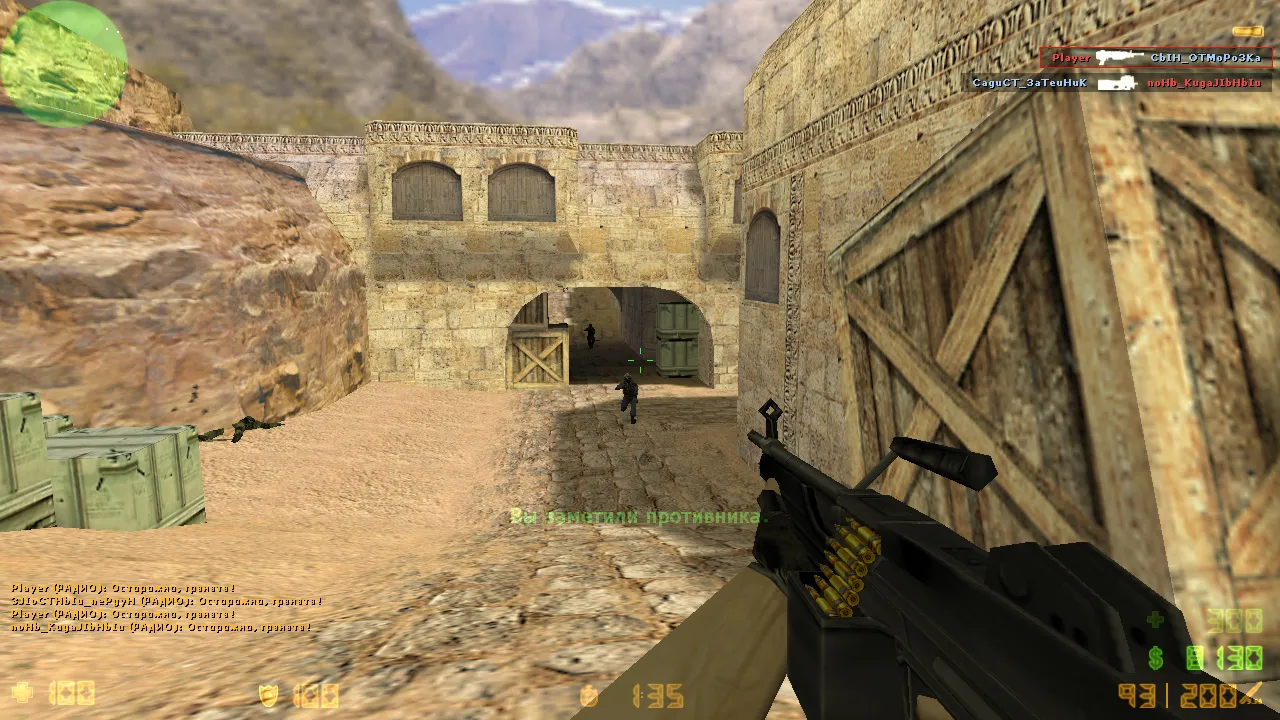Image resolution: width=1280 pixels, height=720 pixels.
Task: Click the health cross icon in HUD
Action: click(x=22, y=692)
